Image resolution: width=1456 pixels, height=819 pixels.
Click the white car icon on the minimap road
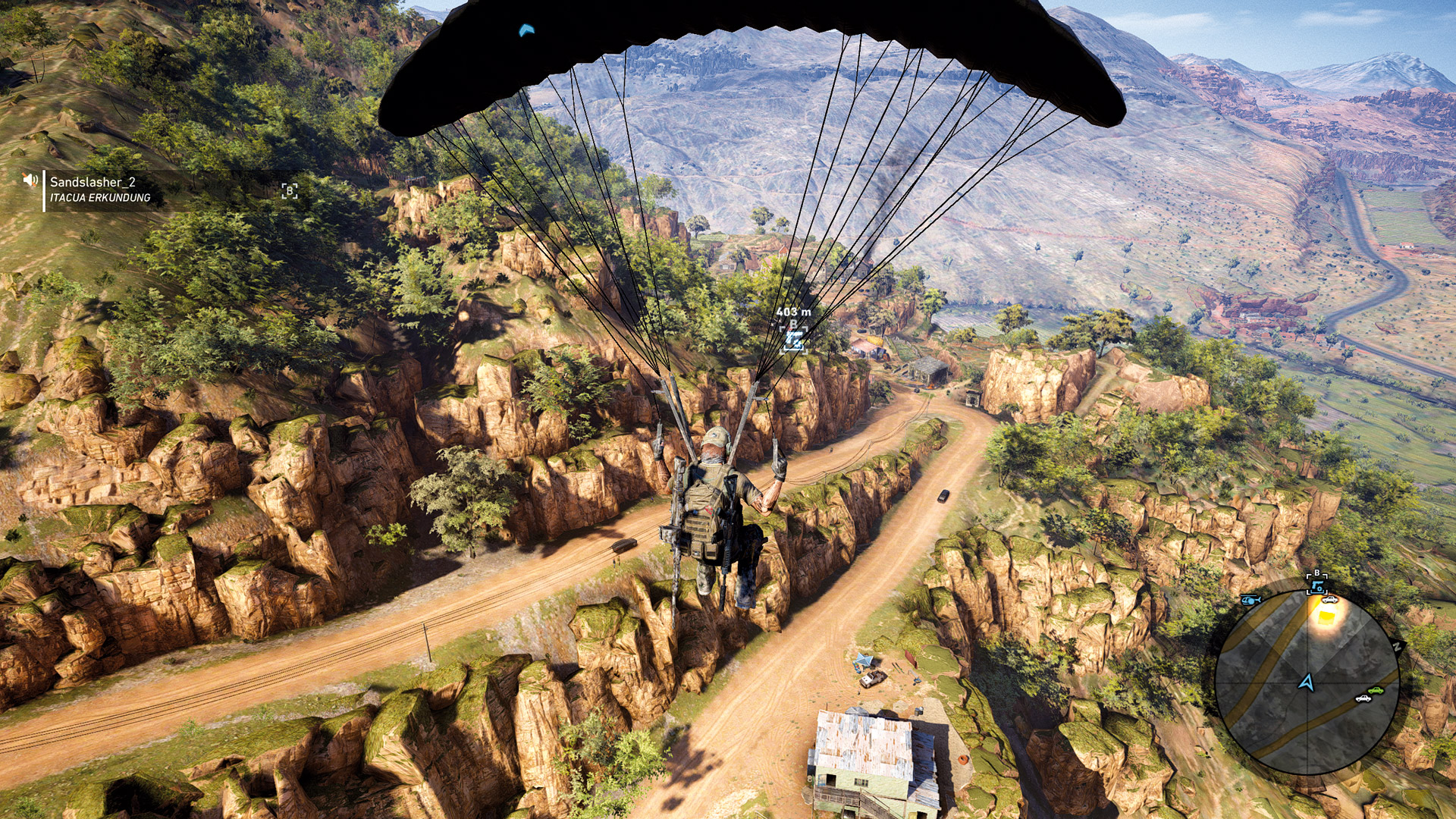(1363, 699)
